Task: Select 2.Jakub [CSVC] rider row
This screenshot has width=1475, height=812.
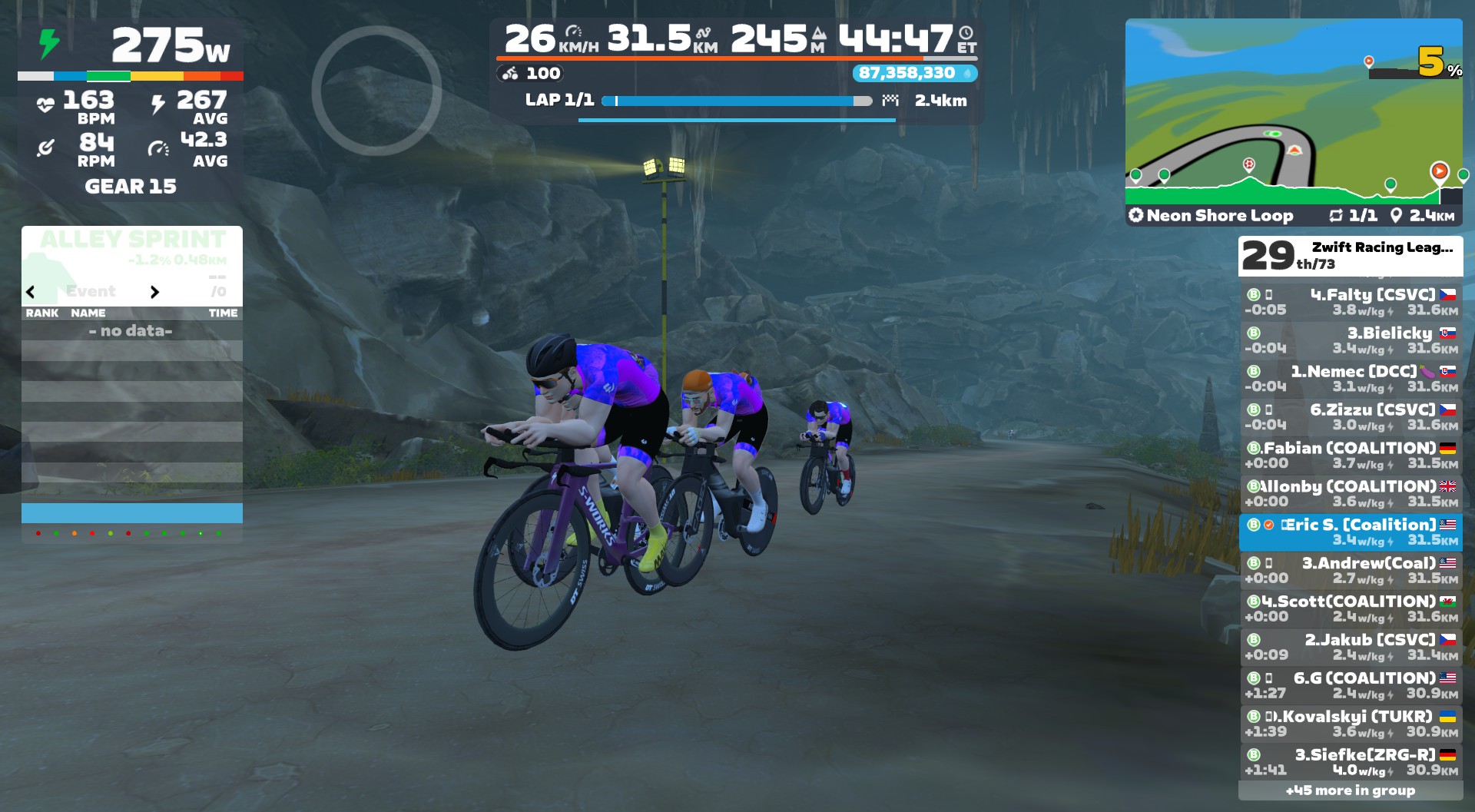Action: [x=1351, y=648]
